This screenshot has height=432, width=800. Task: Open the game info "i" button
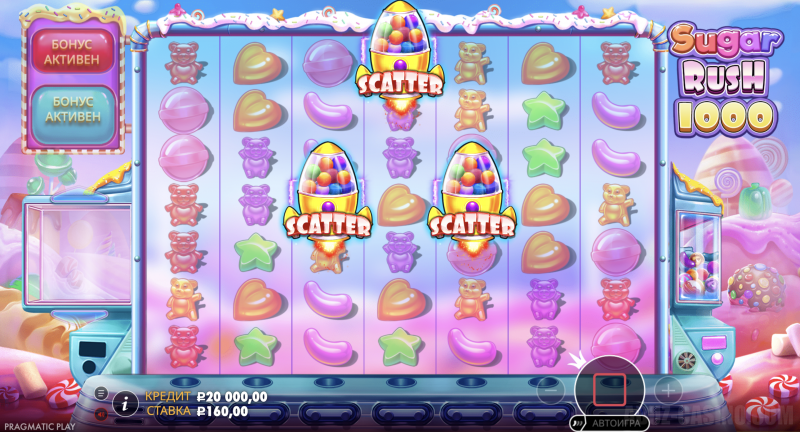pos(125,403)
